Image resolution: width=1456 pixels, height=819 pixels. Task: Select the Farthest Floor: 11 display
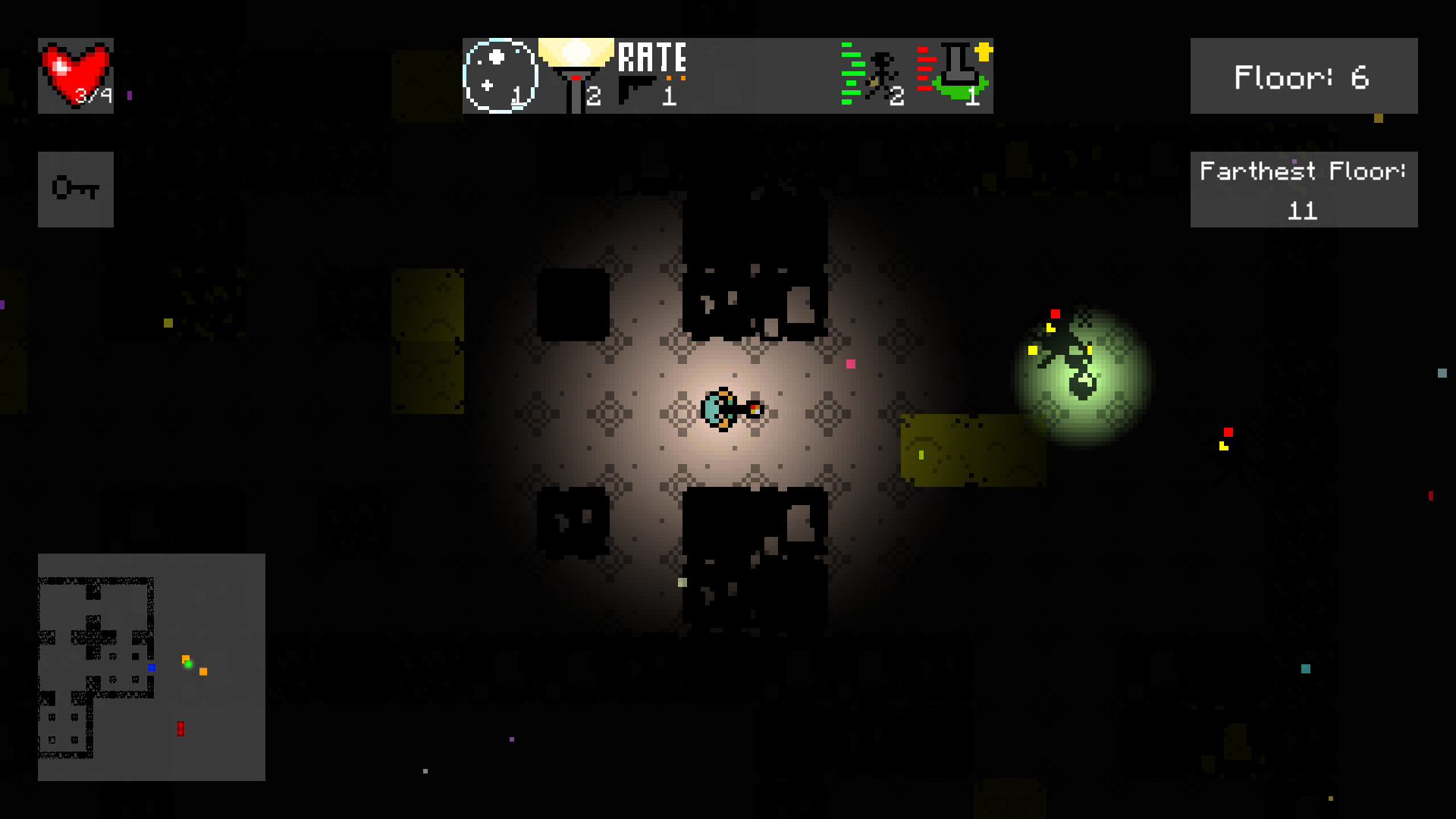(x=1303, y=190)
